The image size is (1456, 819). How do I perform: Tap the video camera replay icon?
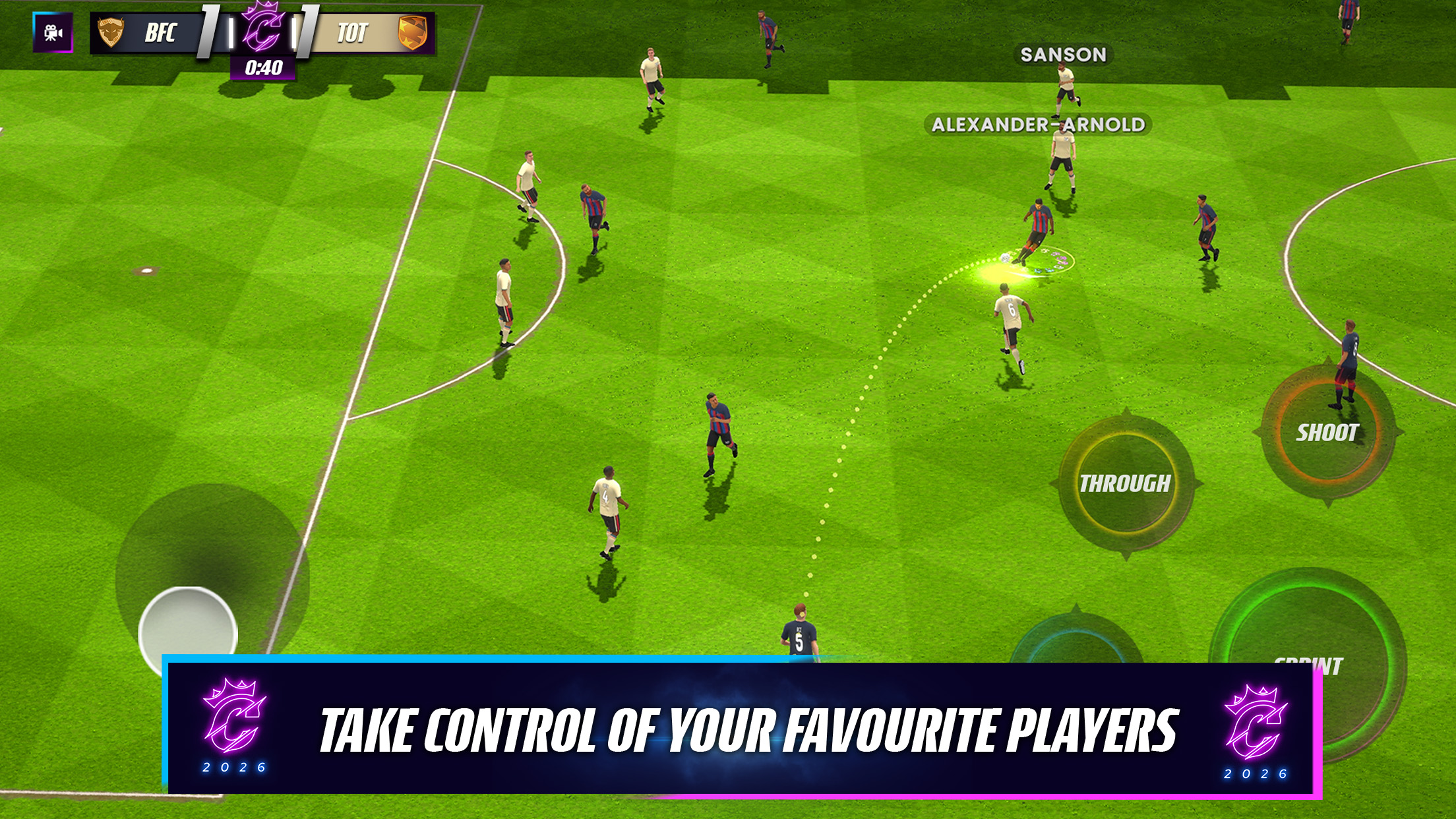tap(53, 32)
